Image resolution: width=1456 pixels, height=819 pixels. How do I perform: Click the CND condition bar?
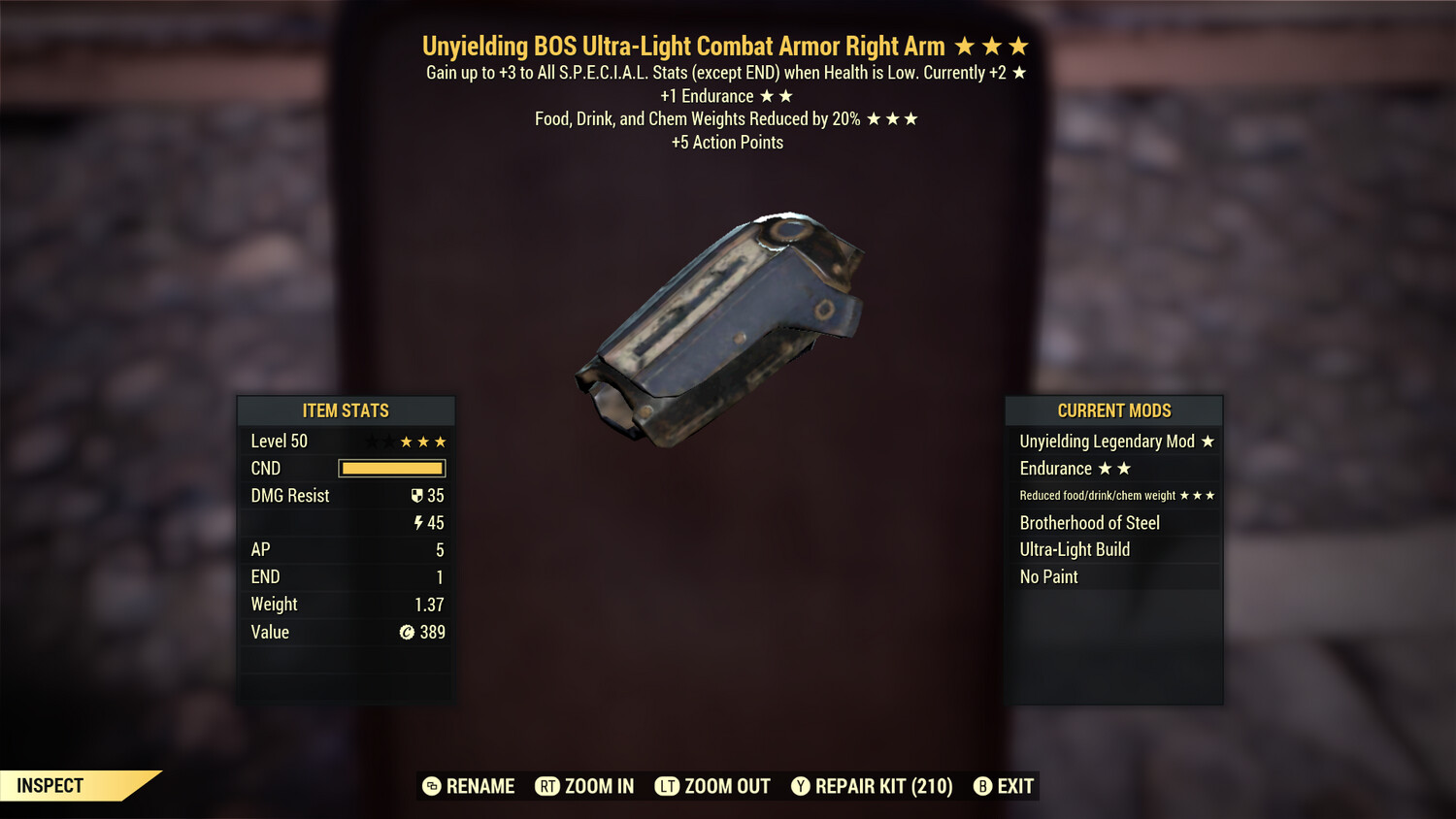coord(391,468)
